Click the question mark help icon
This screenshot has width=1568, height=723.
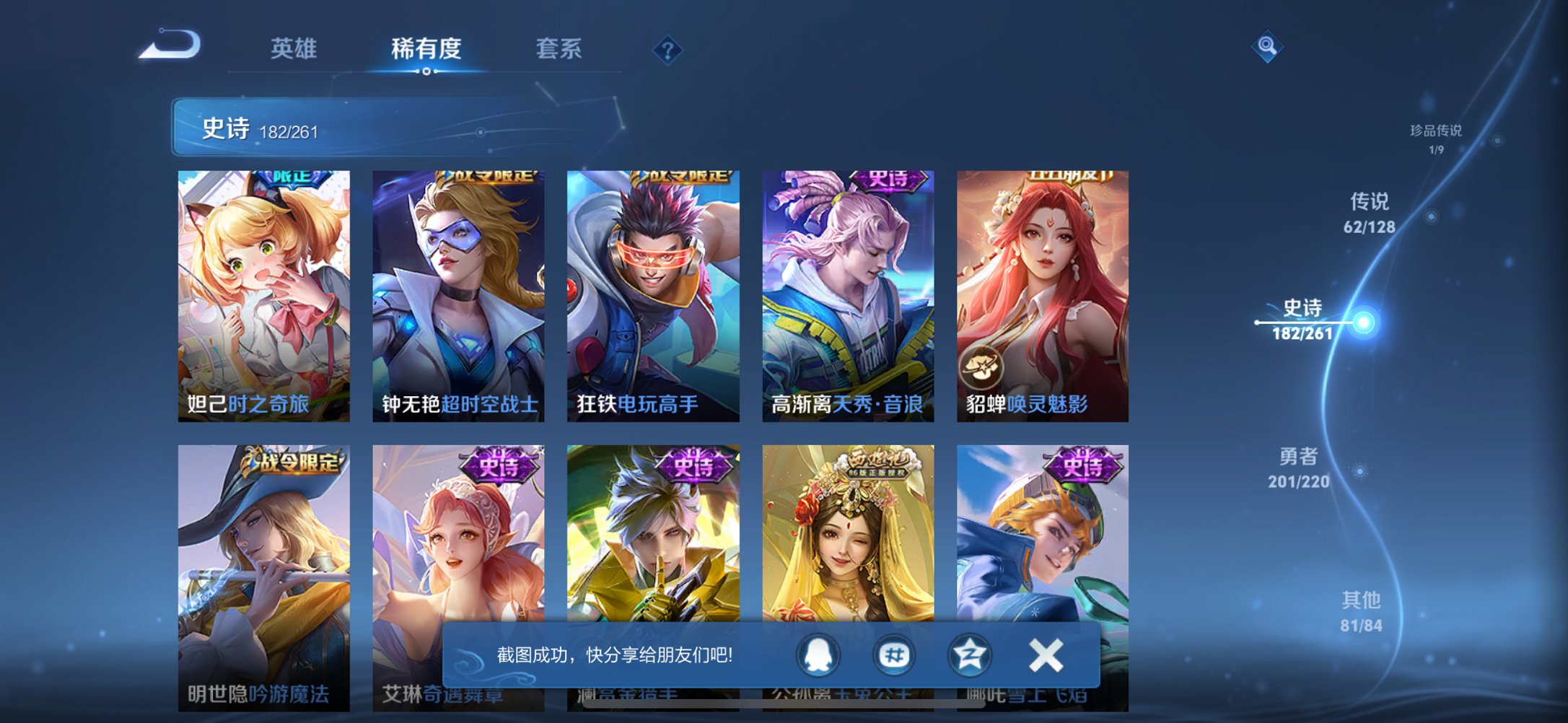tap(667, 51)
